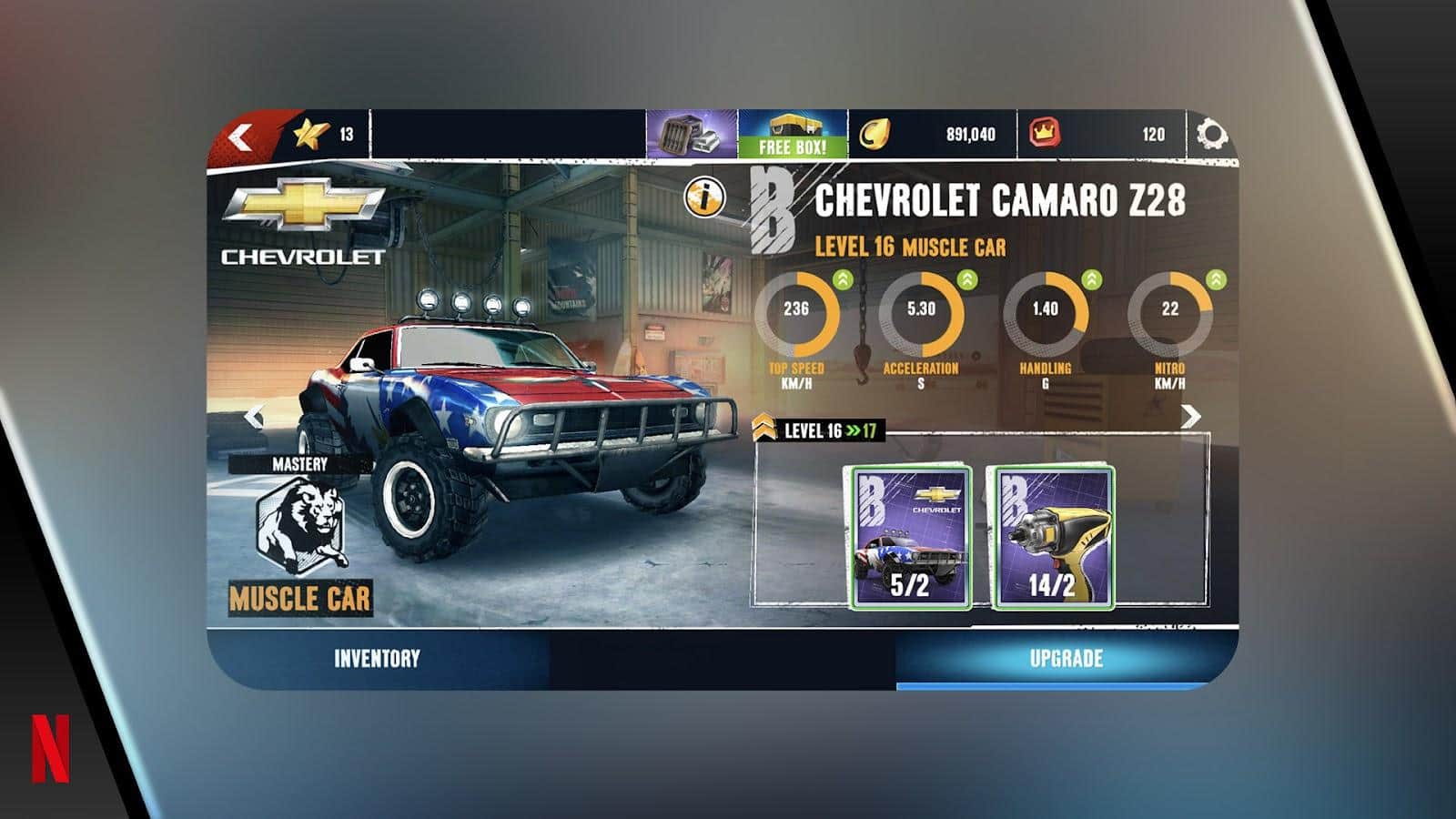Show the previous car with left arrow

tap(254, 418)
